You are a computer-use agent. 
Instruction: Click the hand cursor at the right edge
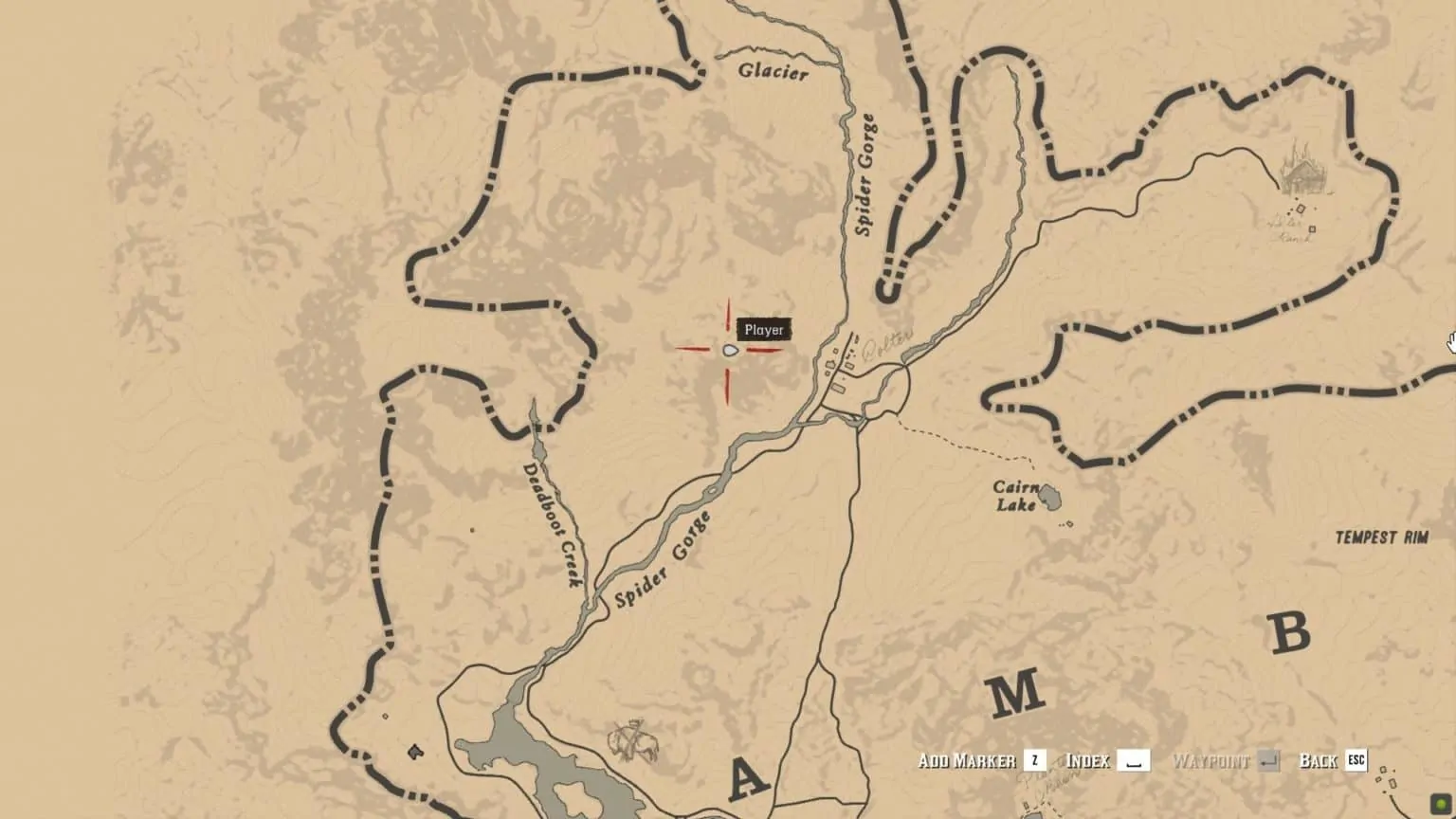coord(1449,341)
